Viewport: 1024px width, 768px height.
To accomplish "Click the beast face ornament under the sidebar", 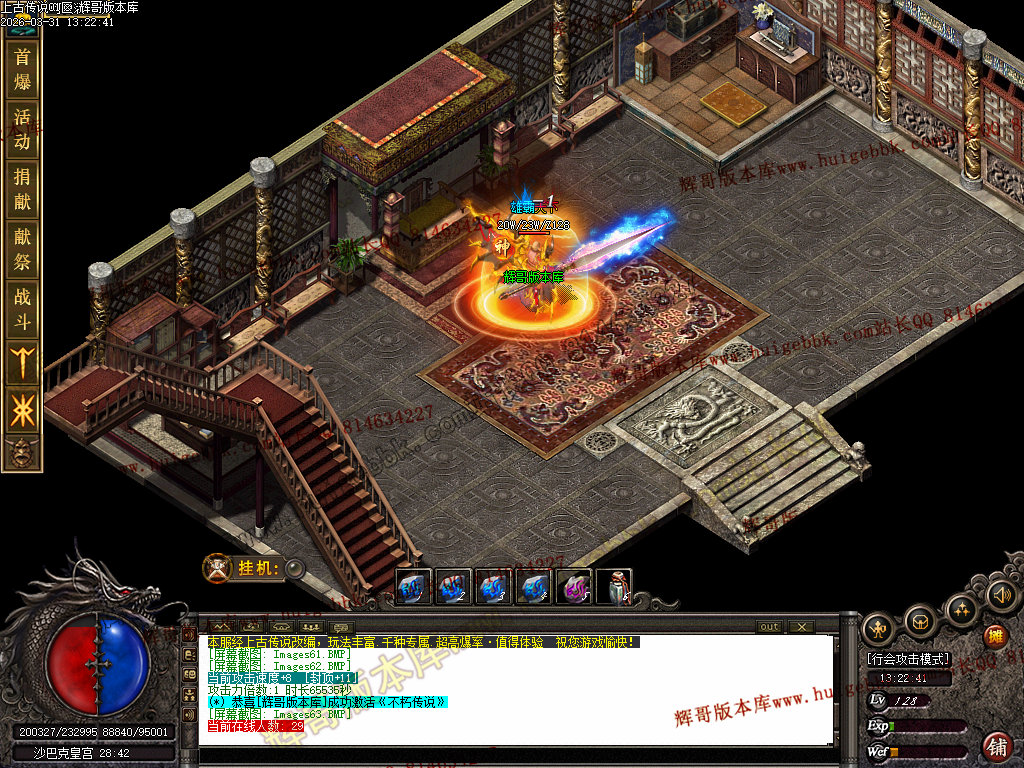I will 22,453.
